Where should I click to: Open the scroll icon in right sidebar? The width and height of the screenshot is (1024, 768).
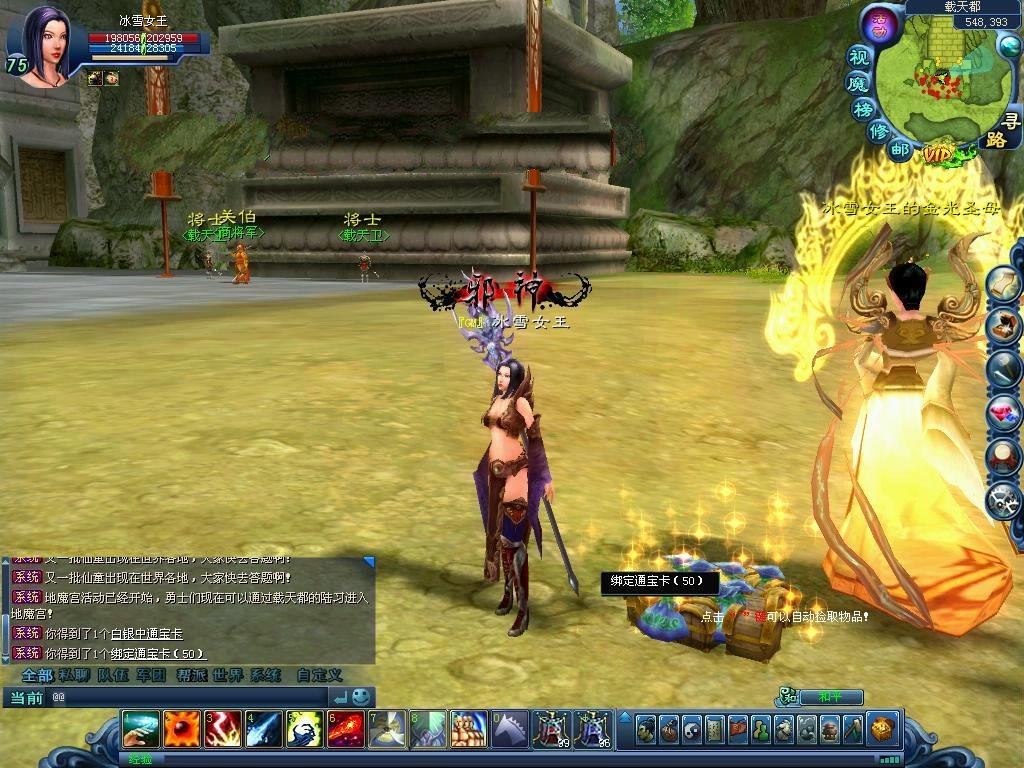coord(1003,285)
